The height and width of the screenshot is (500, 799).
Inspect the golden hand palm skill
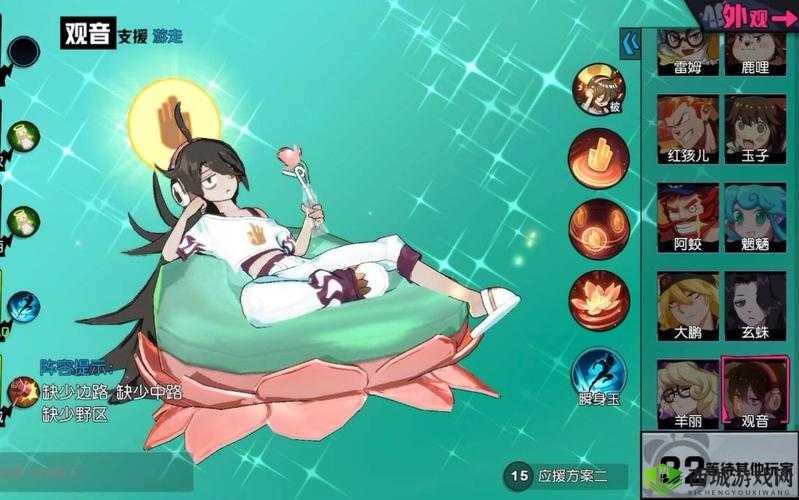597,155
